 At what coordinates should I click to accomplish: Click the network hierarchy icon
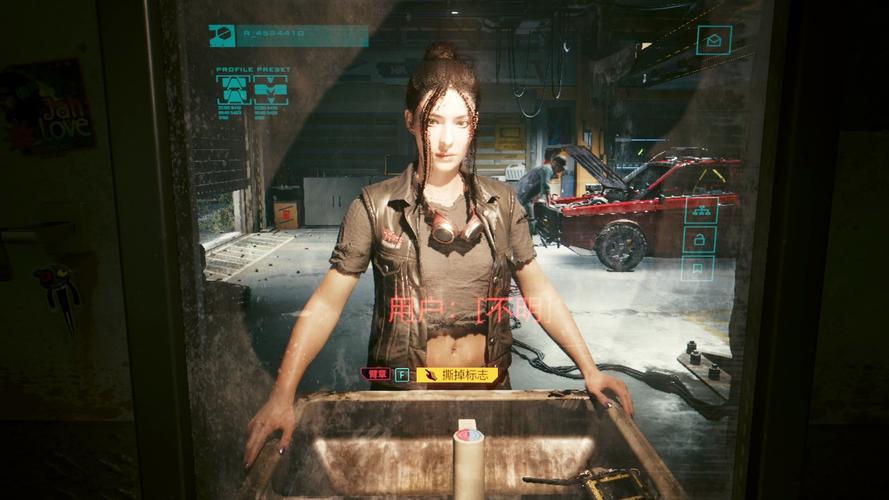(x=699, y=211)
